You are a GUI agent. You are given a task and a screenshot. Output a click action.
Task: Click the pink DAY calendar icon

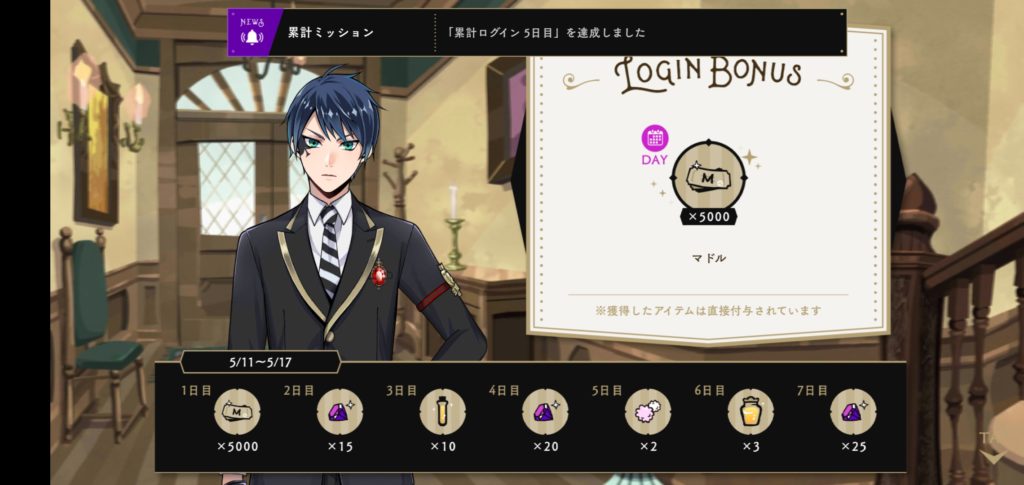pyautogui.click(x=655, y=140)
